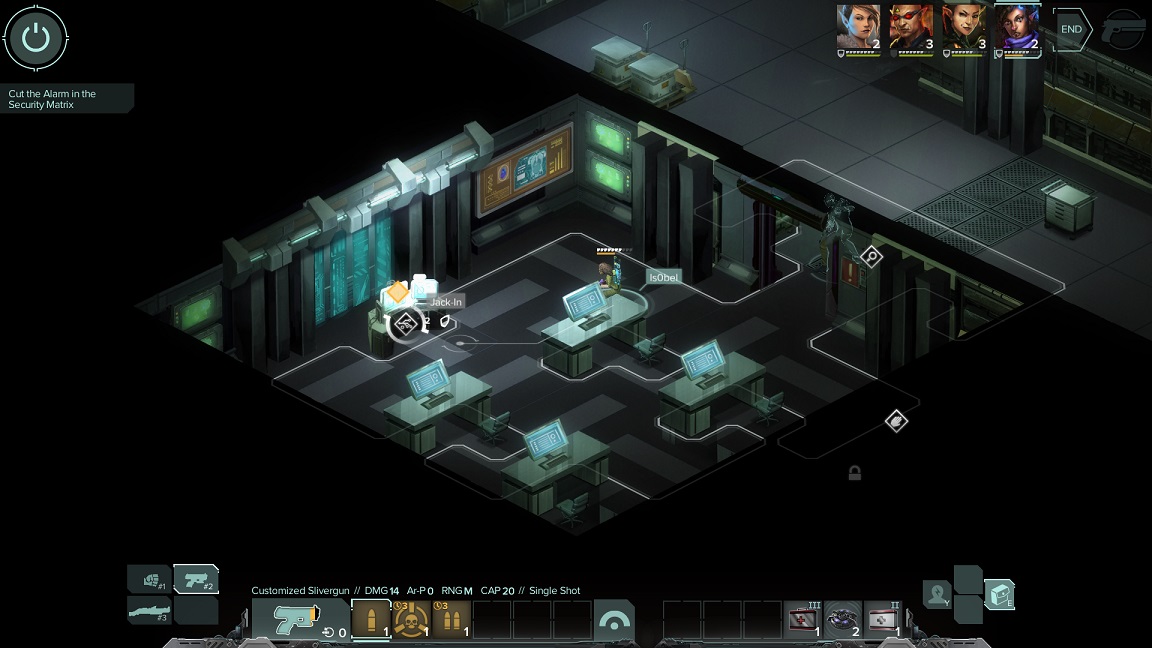Toggle the pistol combat mode icon

coord(1124,32)
